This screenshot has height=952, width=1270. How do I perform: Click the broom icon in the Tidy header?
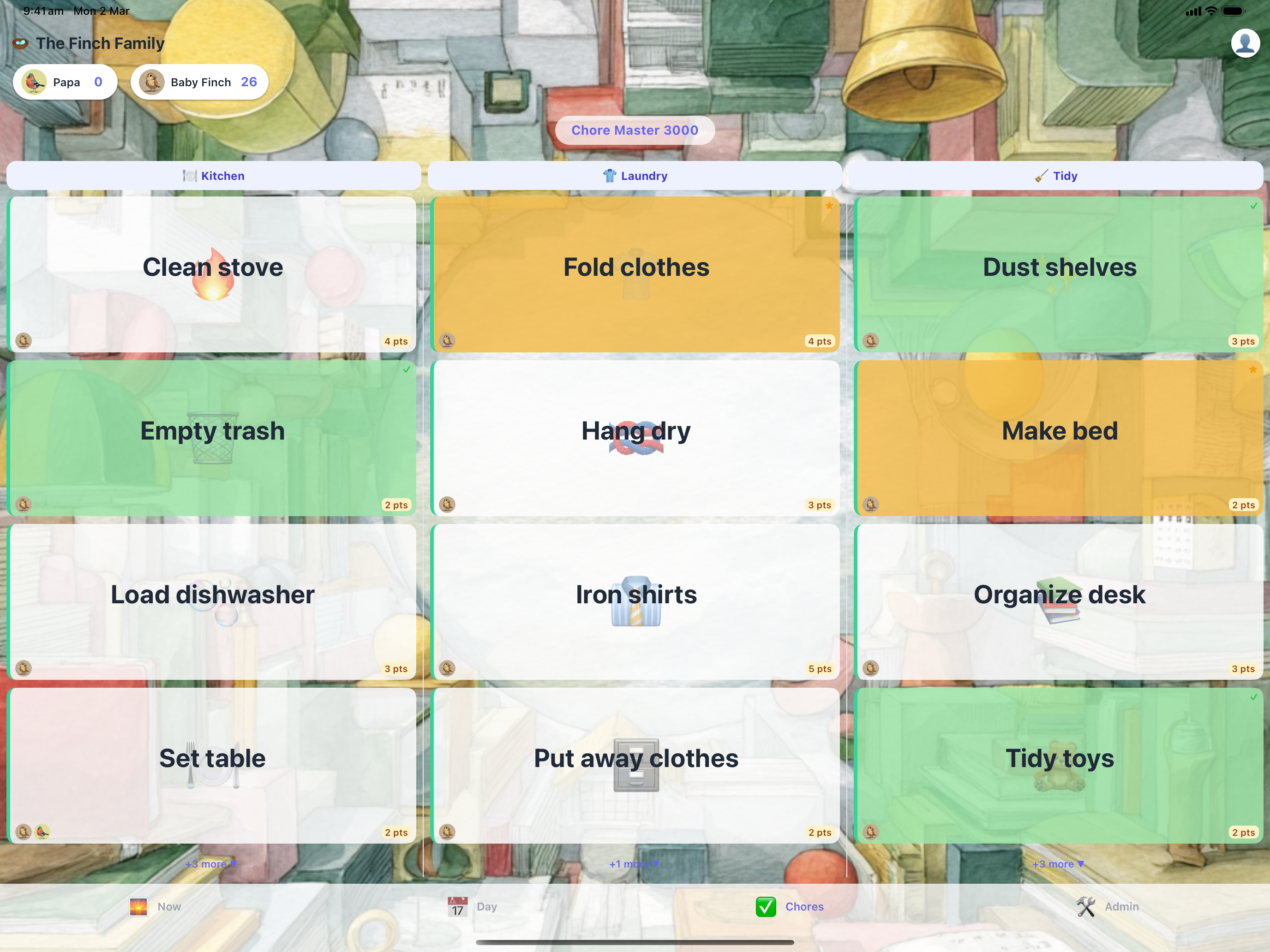click(x=1039, y=176)
